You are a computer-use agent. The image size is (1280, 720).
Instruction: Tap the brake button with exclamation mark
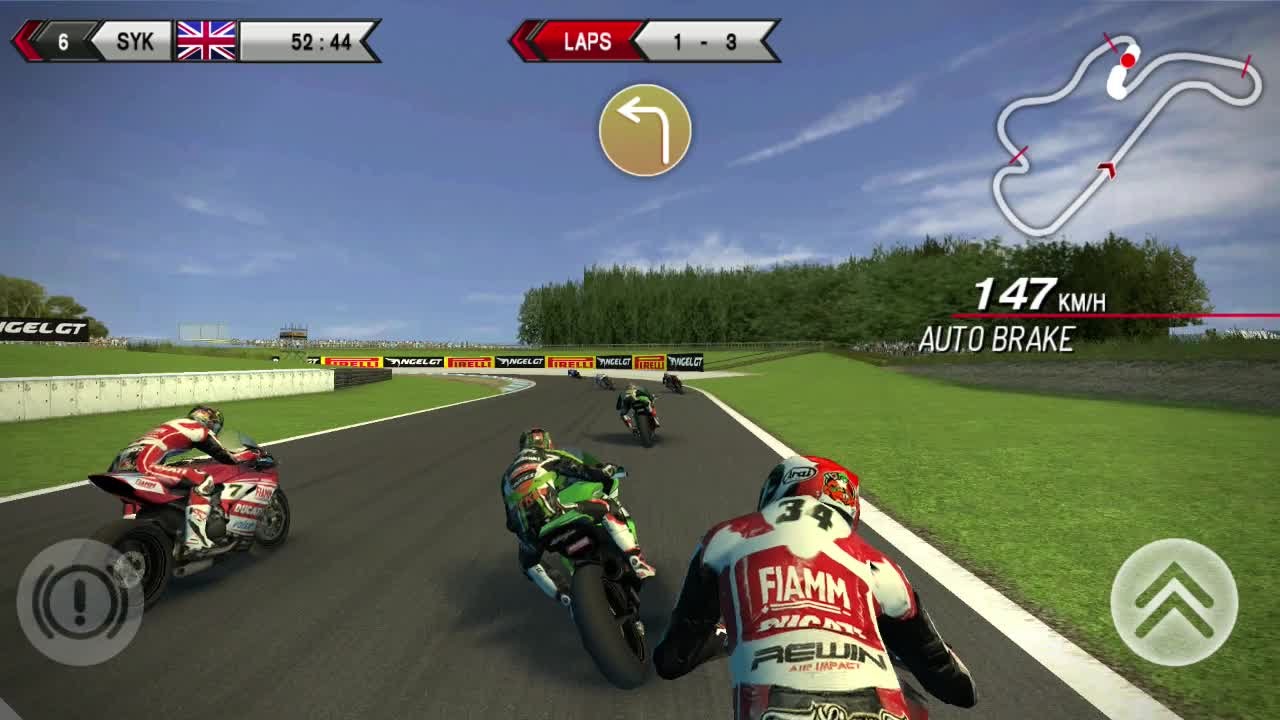pyautogui.click(x=80, y=601)
